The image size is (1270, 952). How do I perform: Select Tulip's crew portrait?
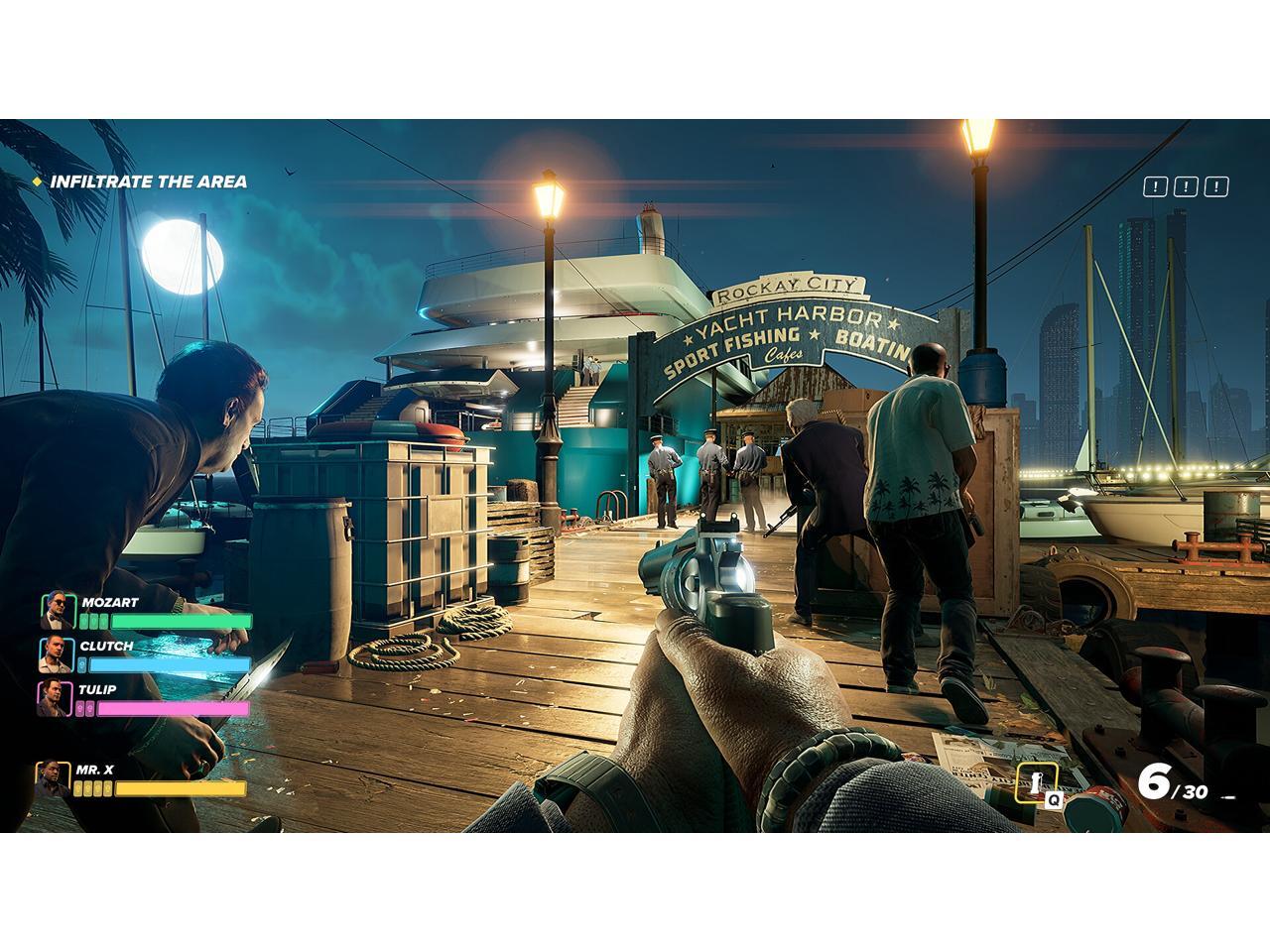54,698
